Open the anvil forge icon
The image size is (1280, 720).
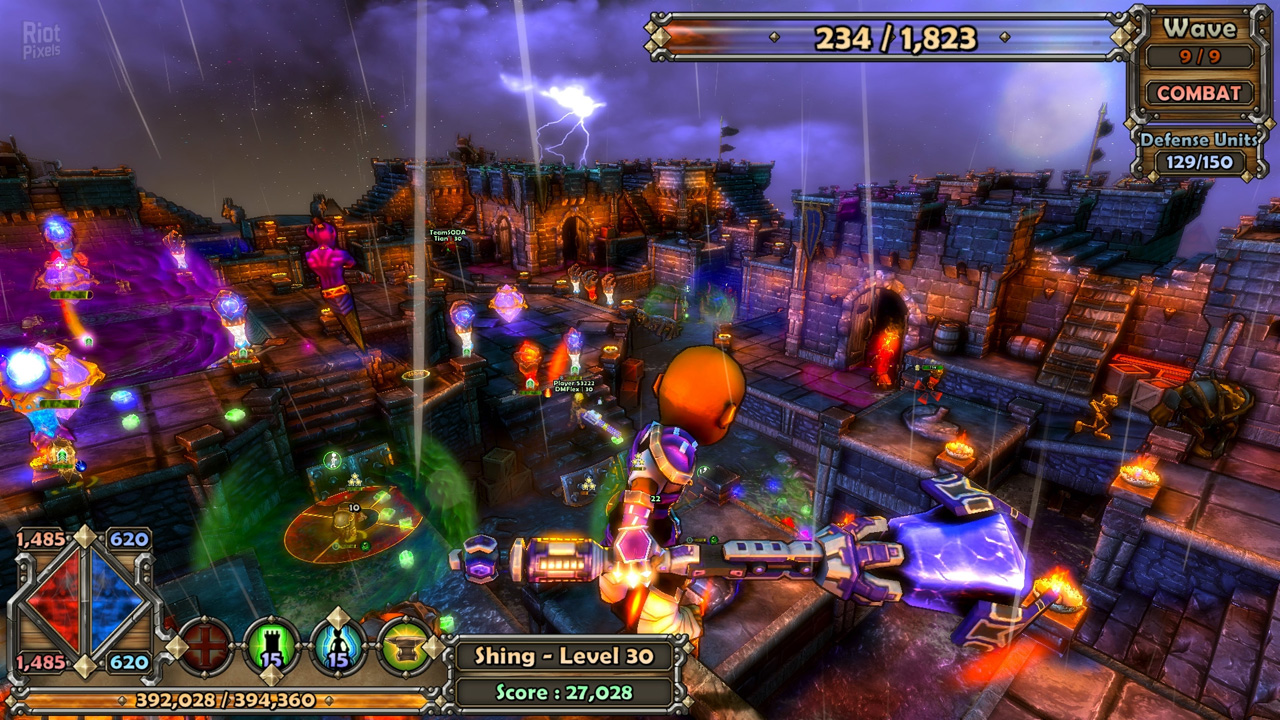(x=405, y=647)
